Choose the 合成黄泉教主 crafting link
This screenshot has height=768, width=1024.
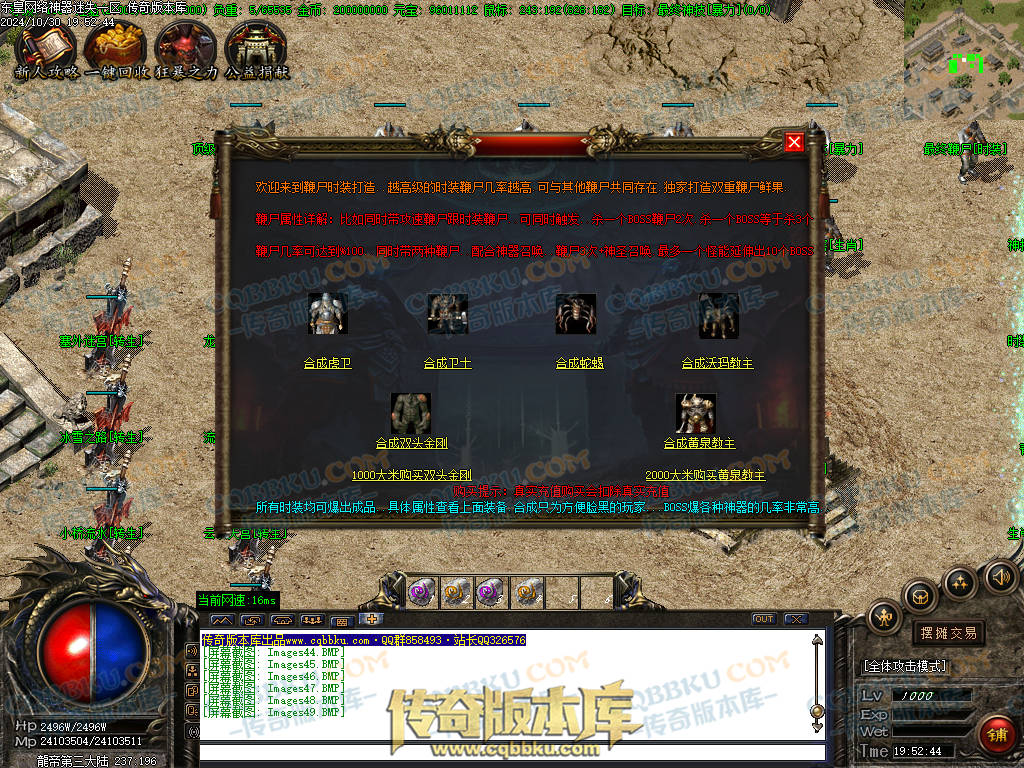pyautogui.click(x=699, y=443)
